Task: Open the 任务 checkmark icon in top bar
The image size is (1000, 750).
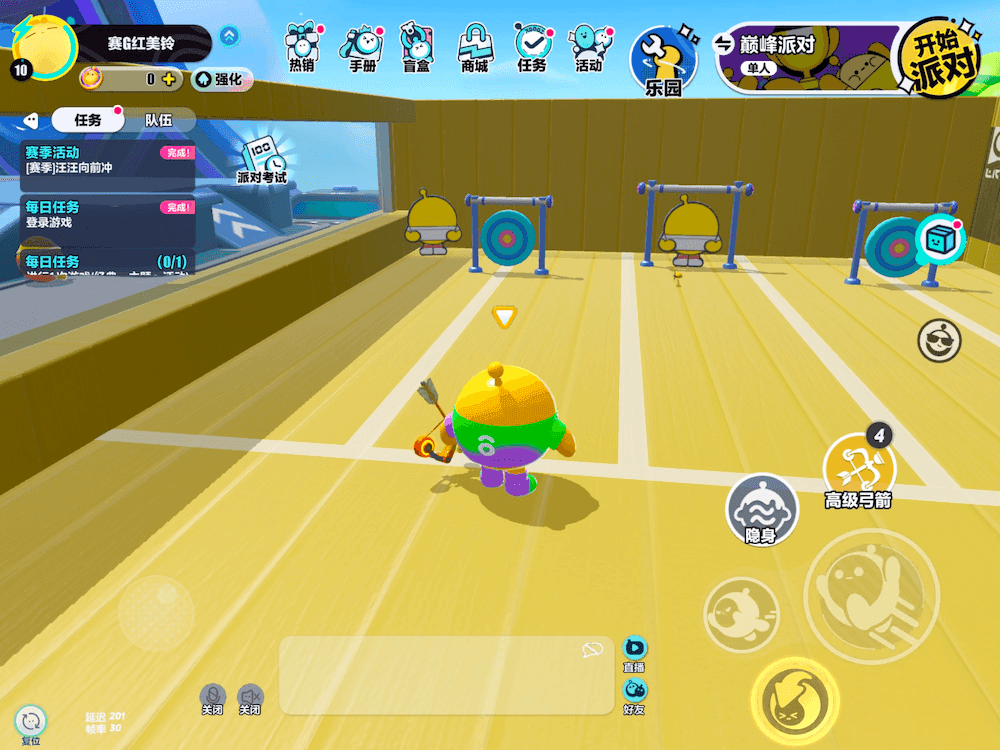Action: pos(532,48)
